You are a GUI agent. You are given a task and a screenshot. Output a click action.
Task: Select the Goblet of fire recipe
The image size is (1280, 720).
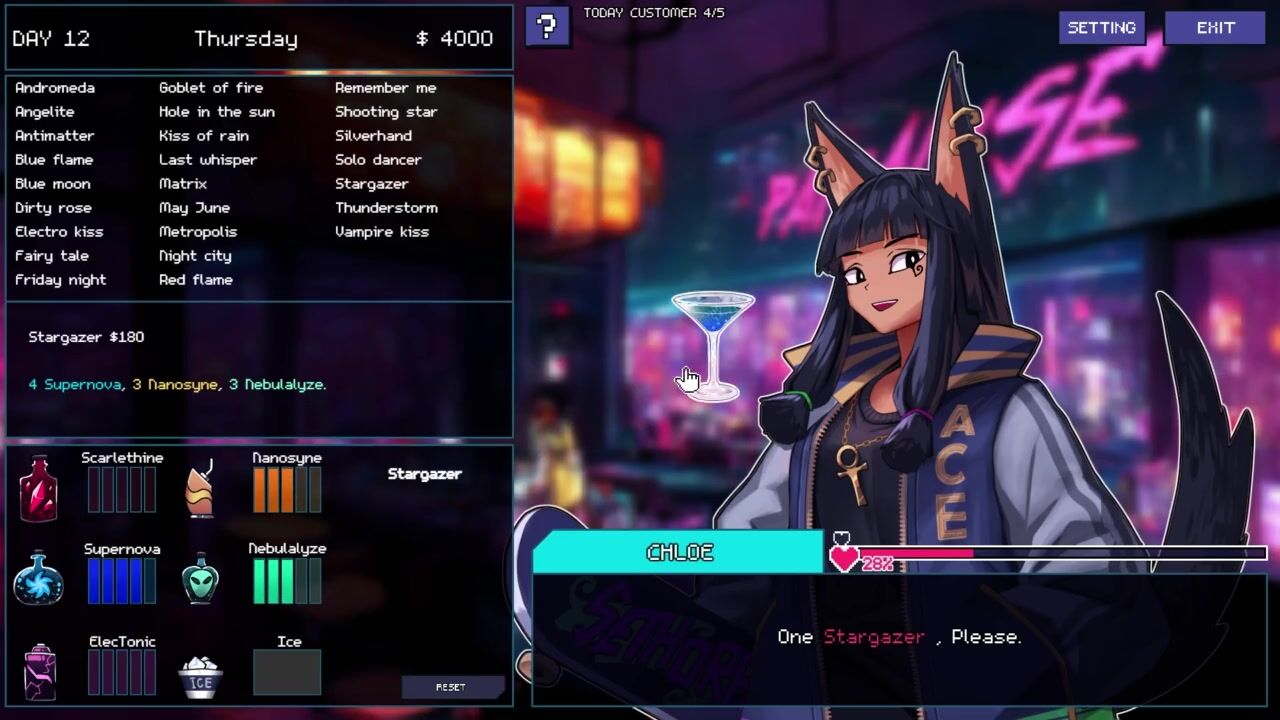click(211, 88)
